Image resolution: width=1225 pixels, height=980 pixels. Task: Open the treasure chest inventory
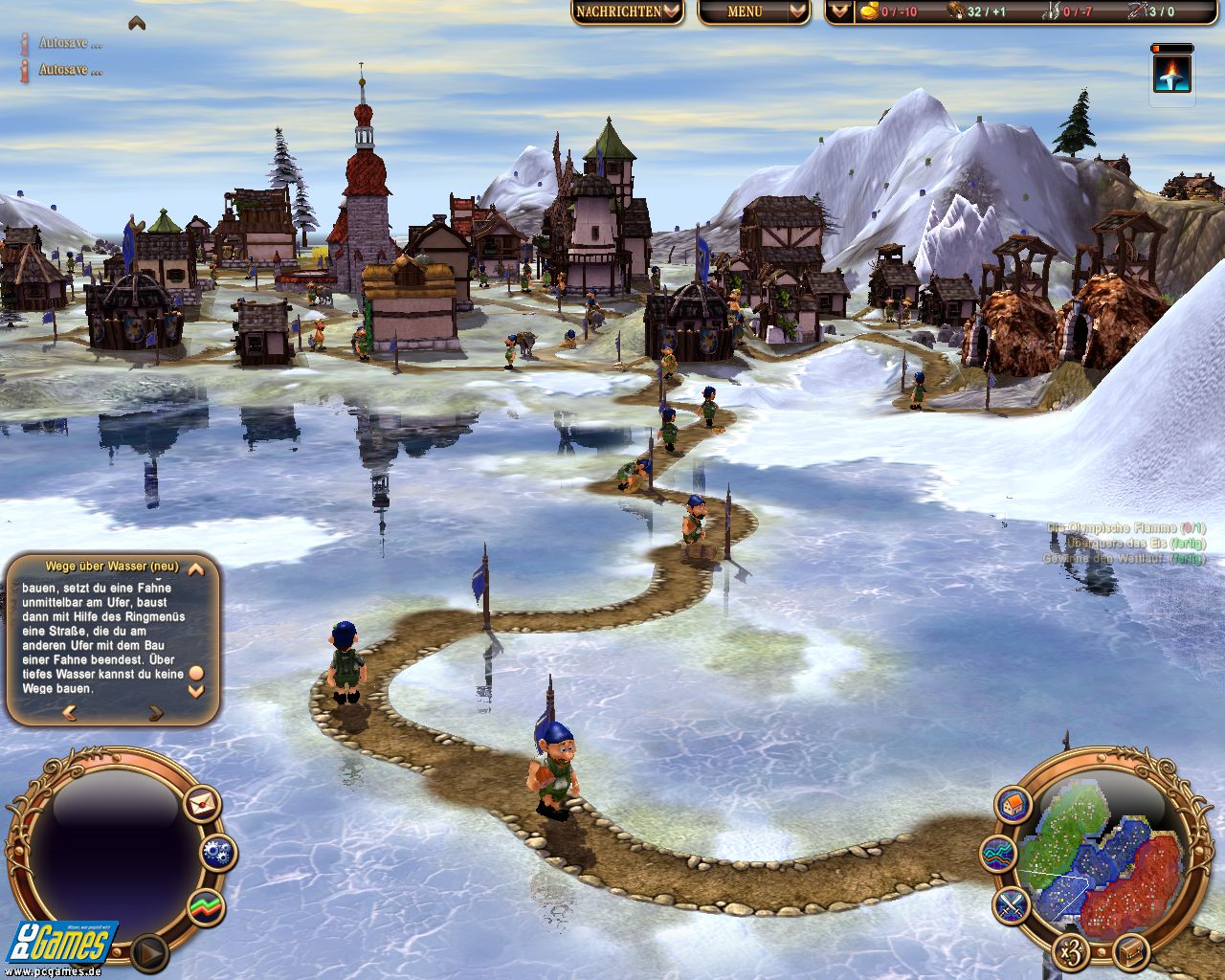(x=1130, y=951)
